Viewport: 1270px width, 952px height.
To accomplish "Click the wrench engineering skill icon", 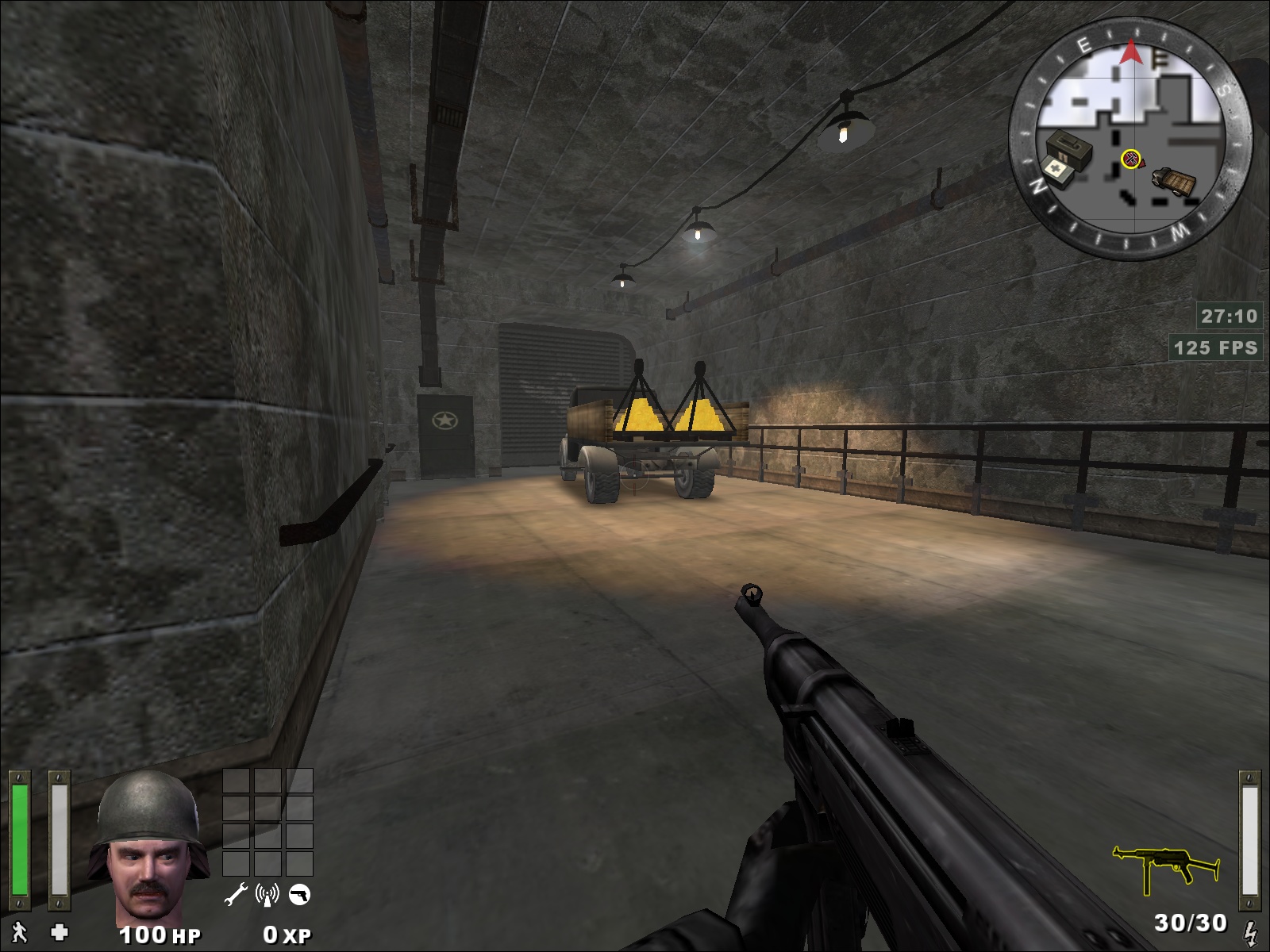I will click(236, 896).
